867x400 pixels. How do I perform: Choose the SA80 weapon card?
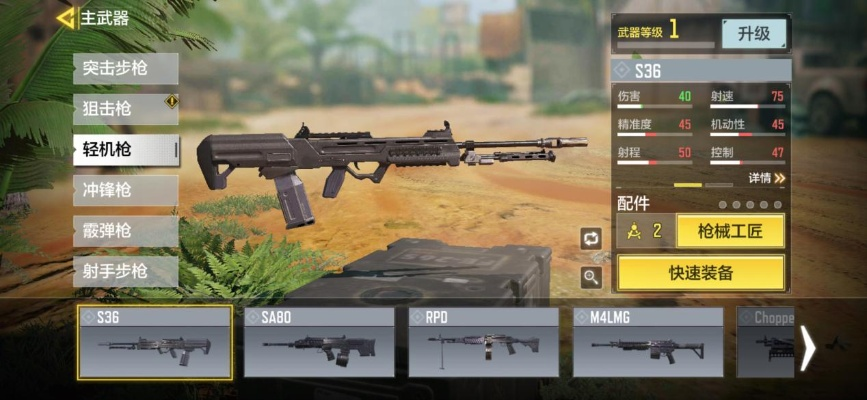pyautogui.click(x=319, y=343)
